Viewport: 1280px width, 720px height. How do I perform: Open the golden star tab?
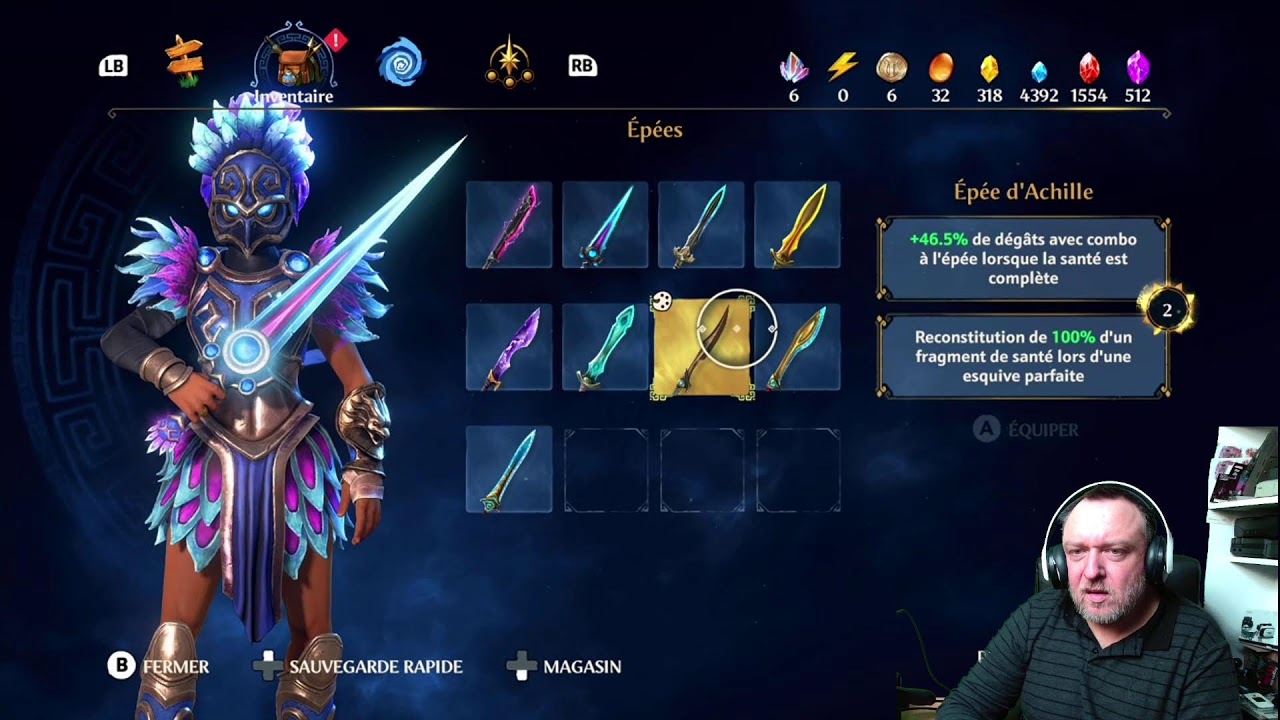pos(509,62)
